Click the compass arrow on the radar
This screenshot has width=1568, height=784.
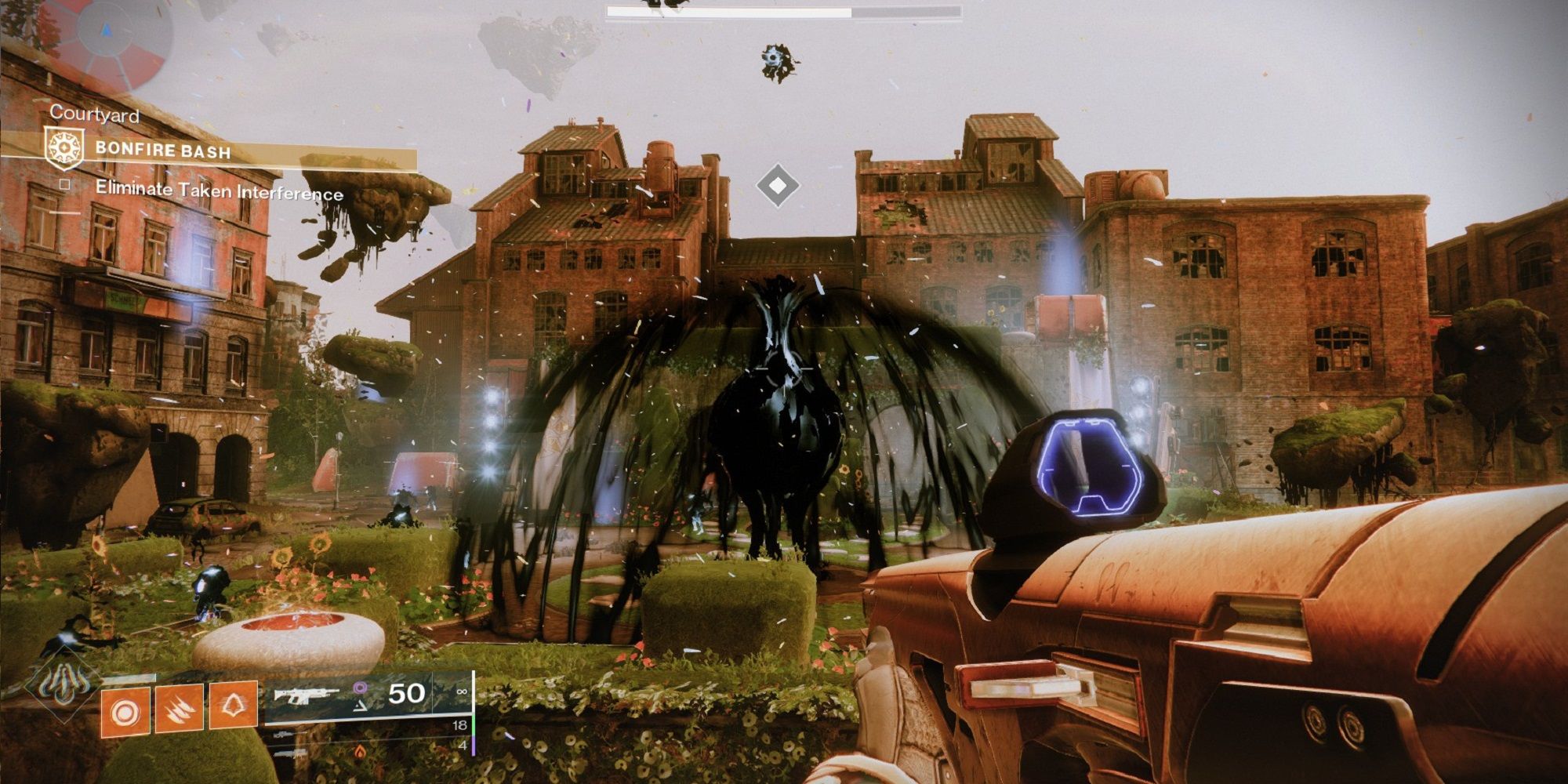pos(105,29)
